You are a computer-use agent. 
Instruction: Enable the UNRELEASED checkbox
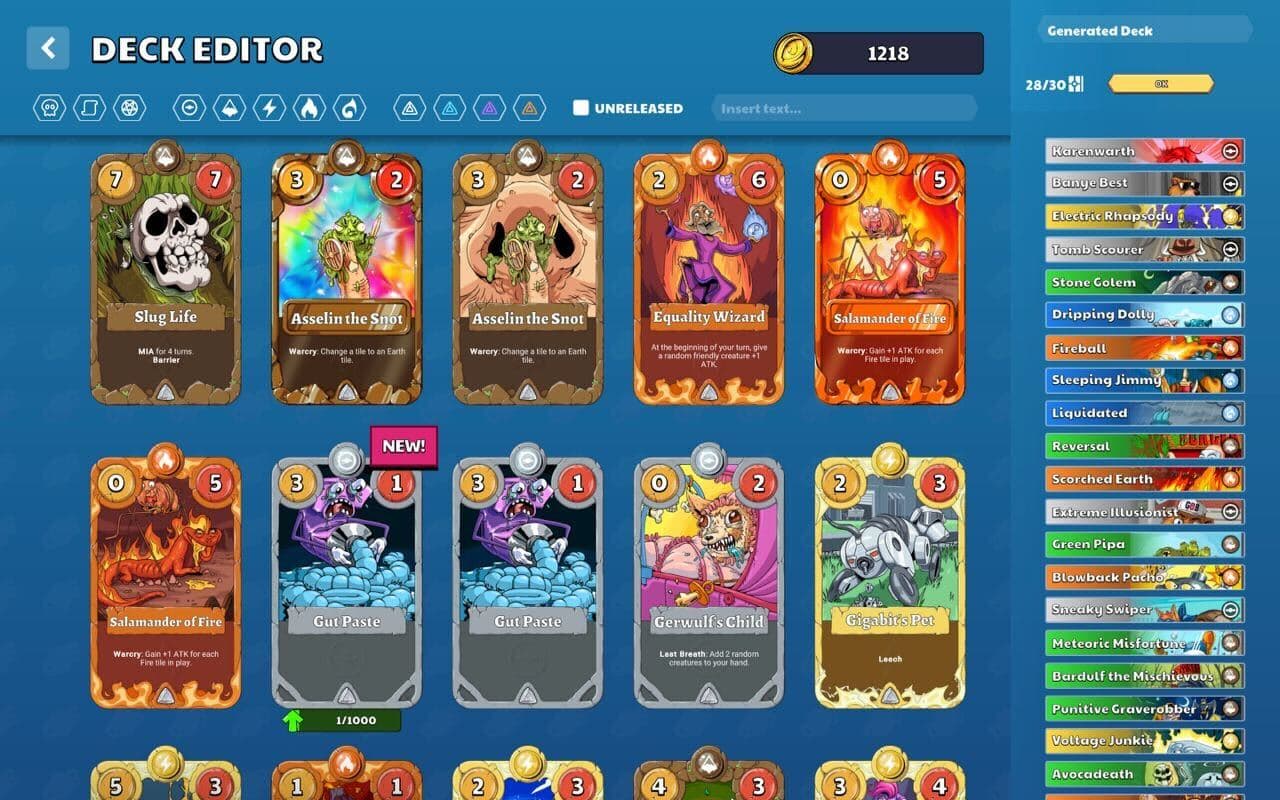click(x=581, y=107)
